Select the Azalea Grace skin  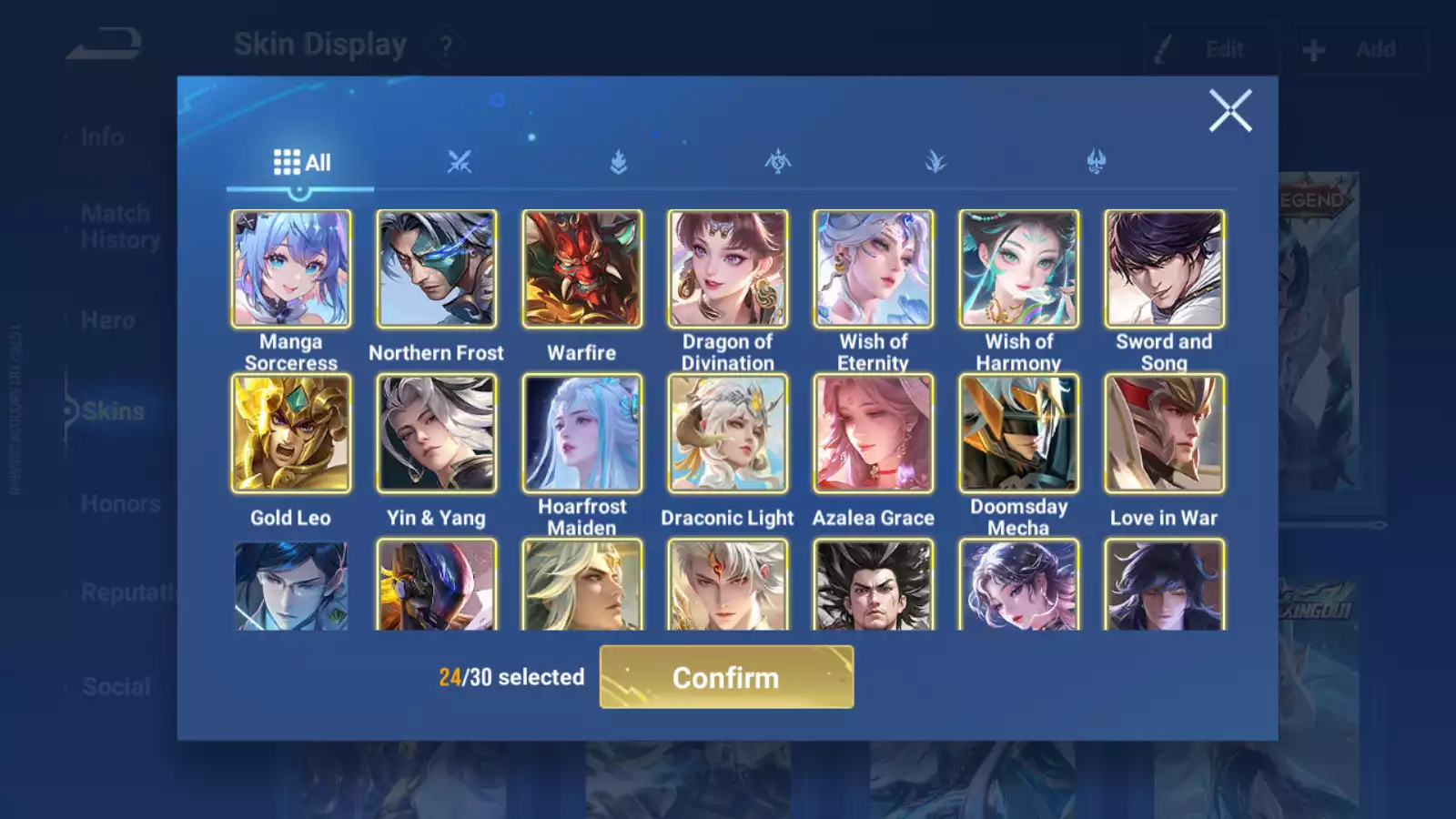click(874, 434)
